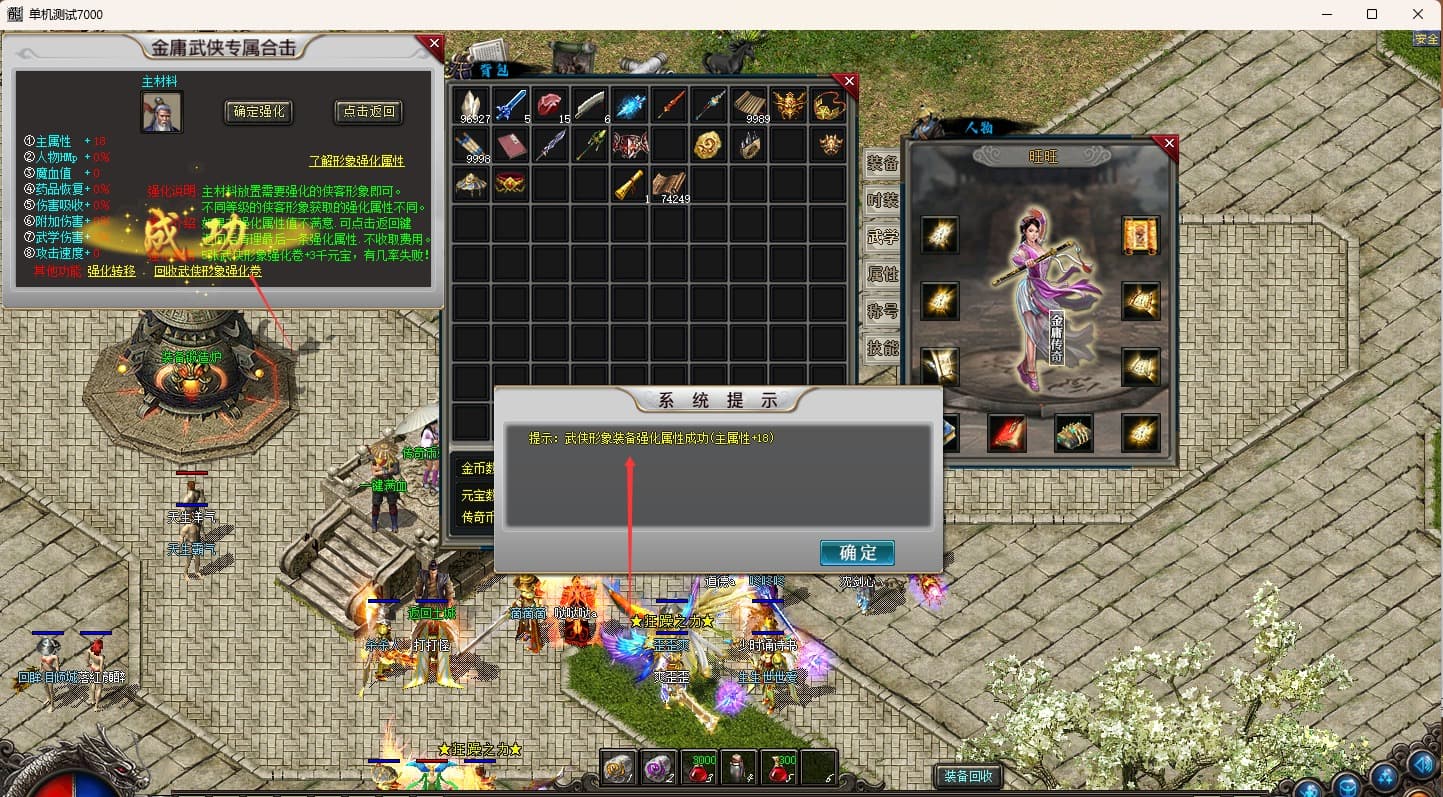
Task: Click the 装备回收 equipment recycle button
Action: click(x=967, y=776)
